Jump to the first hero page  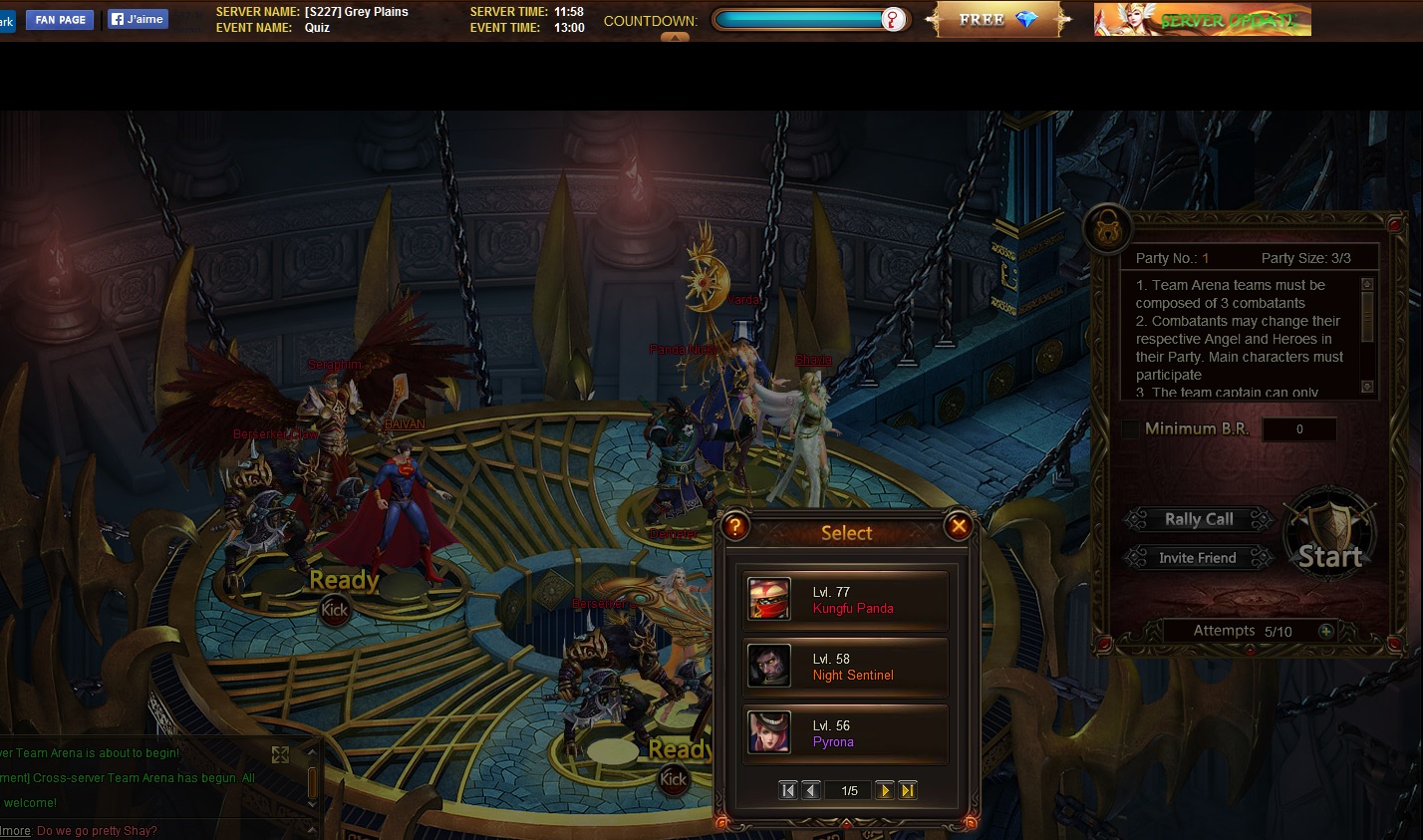(788, 790)
